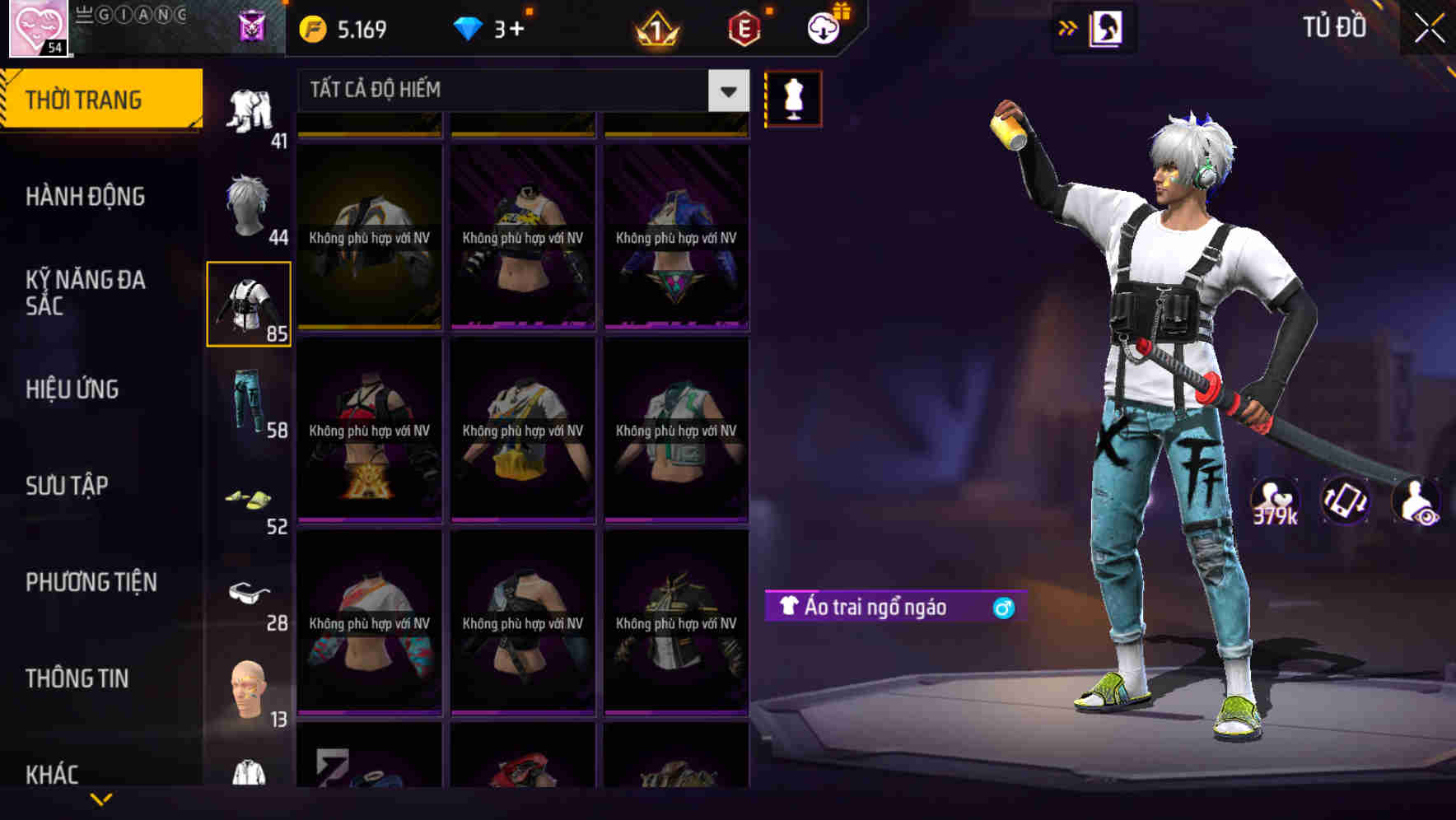Select the hair category icon showing 44 items
This screenshot has height=820, width=1456.
coord(250,200)
